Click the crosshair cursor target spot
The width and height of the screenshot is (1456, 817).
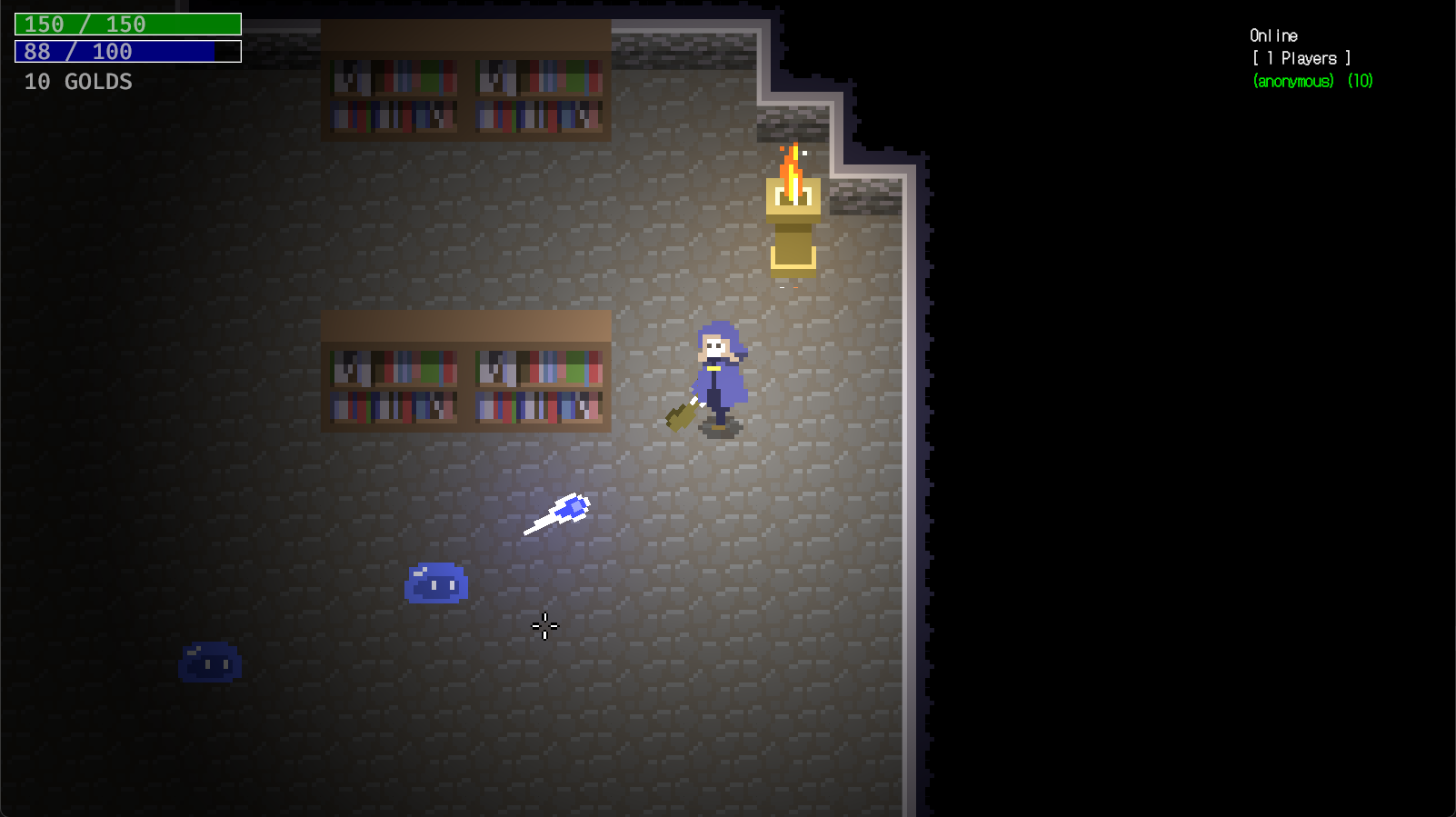544,627
